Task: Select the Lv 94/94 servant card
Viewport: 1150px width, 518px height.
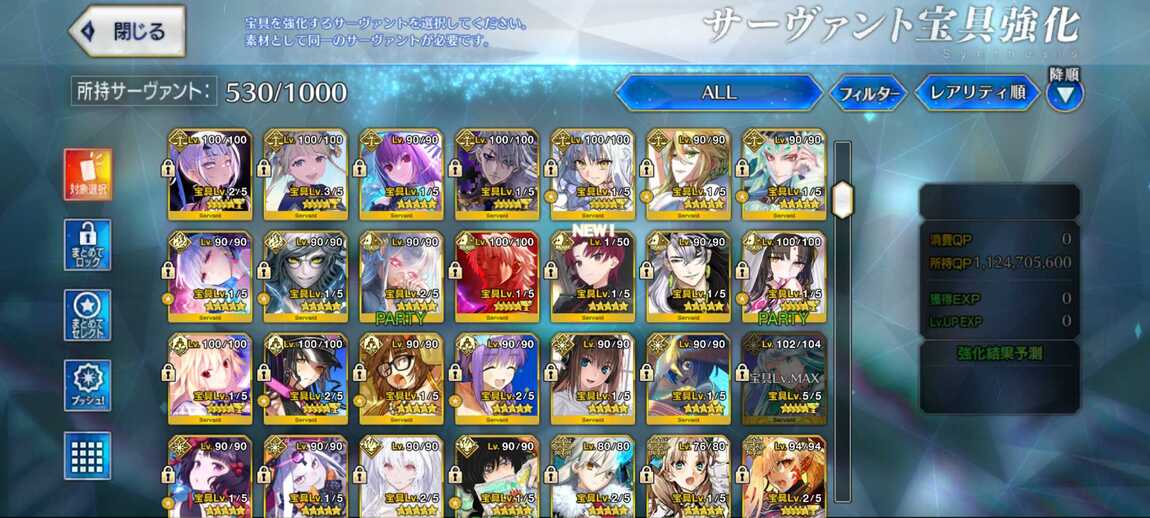Action: pos(783,476)
